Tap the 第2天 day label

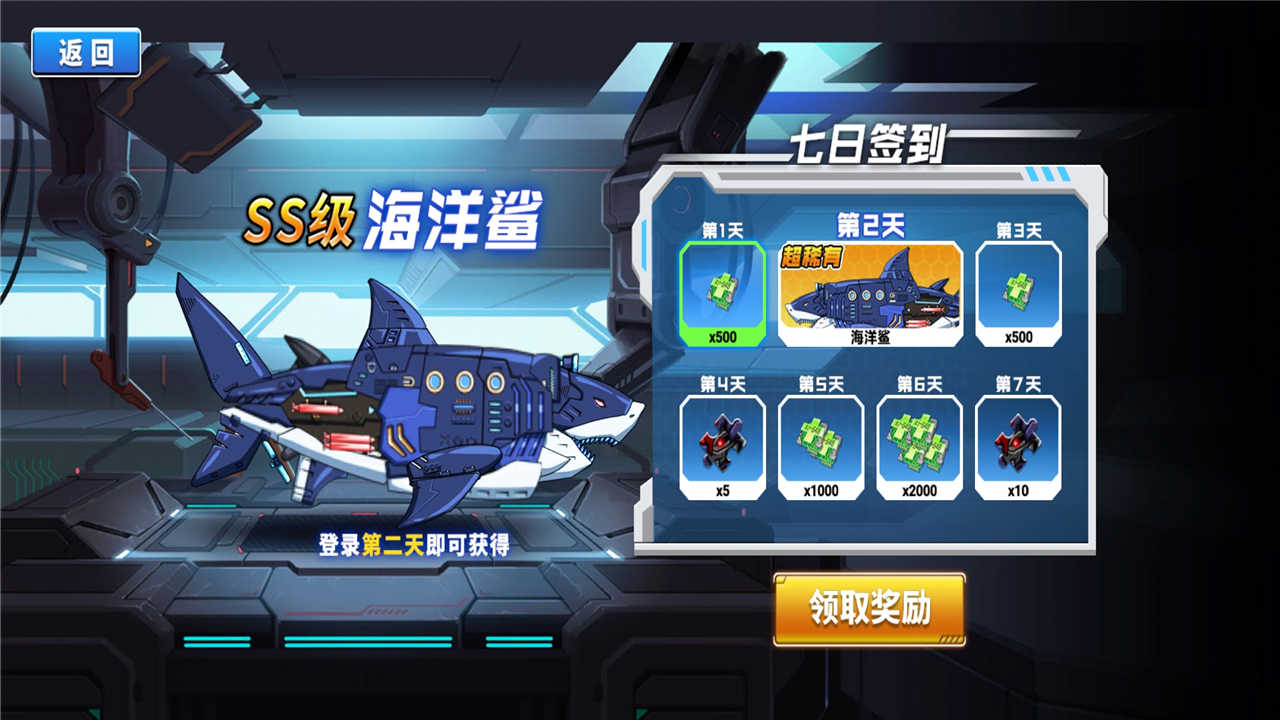point(870,222)
